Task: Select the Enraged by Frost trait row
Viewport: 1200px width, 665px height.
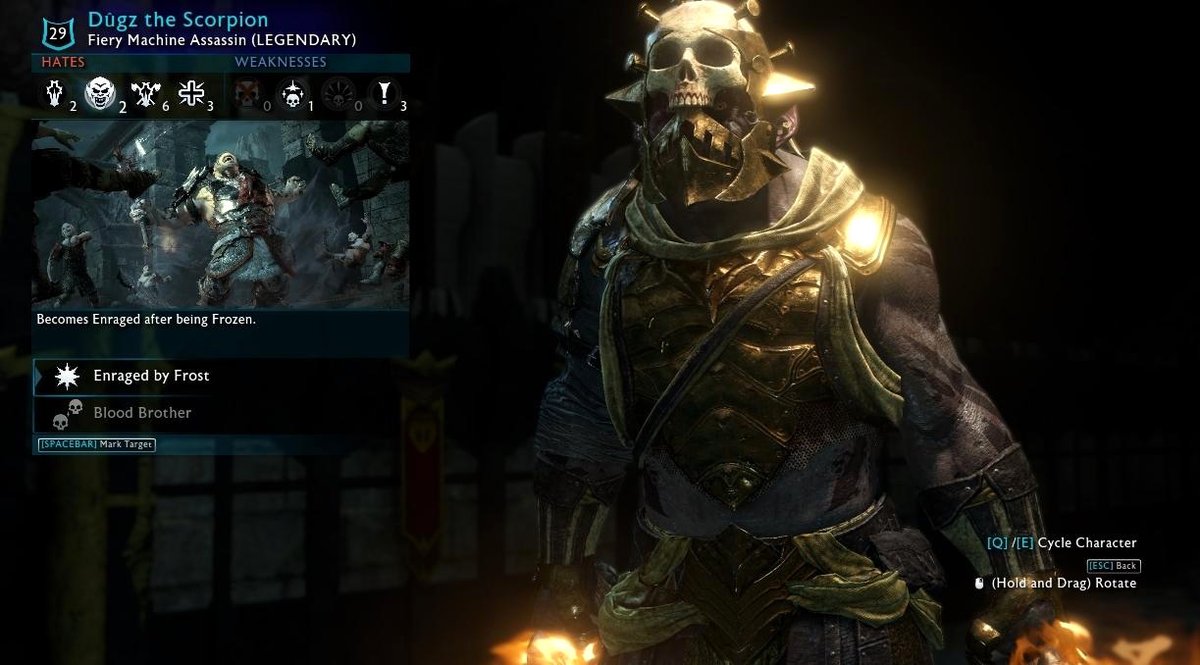Action: 220,376
